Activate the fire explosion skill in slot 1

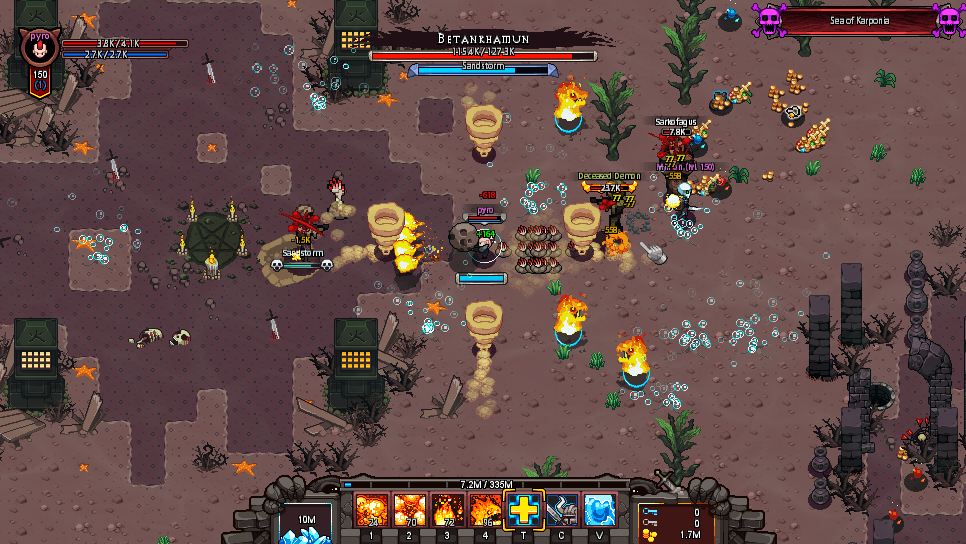click(x=372, y=511)
